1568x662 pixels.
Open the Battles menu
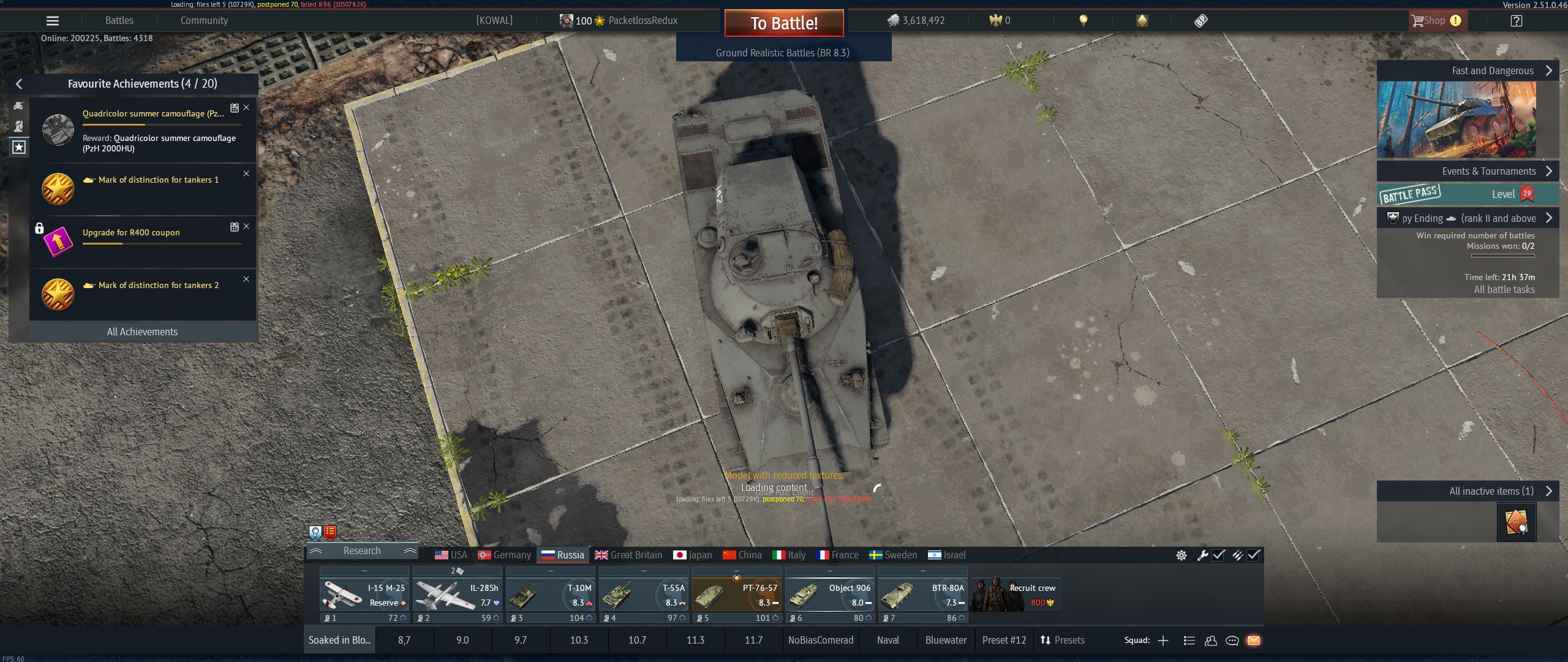coord(119,21)
